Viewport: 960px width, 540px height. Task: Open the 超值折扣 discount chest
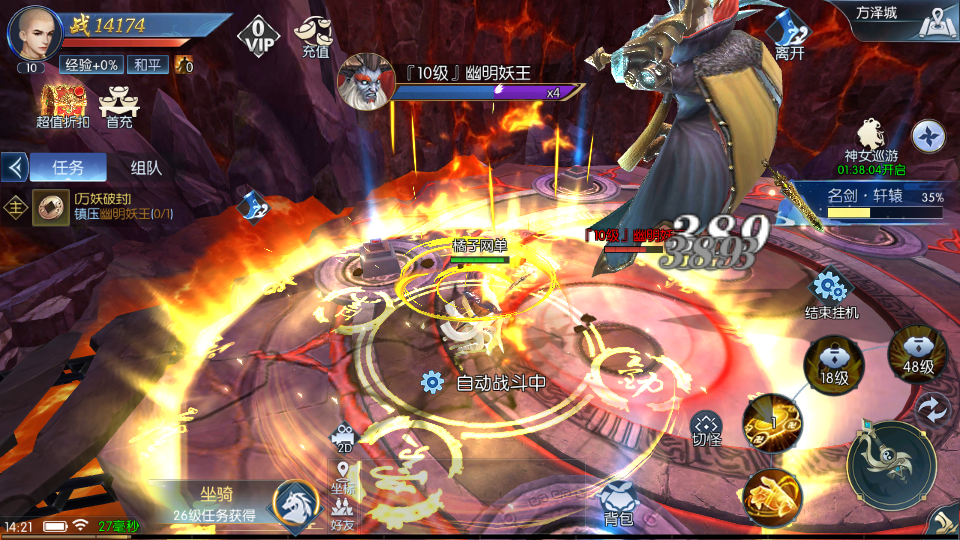[62, 106]
